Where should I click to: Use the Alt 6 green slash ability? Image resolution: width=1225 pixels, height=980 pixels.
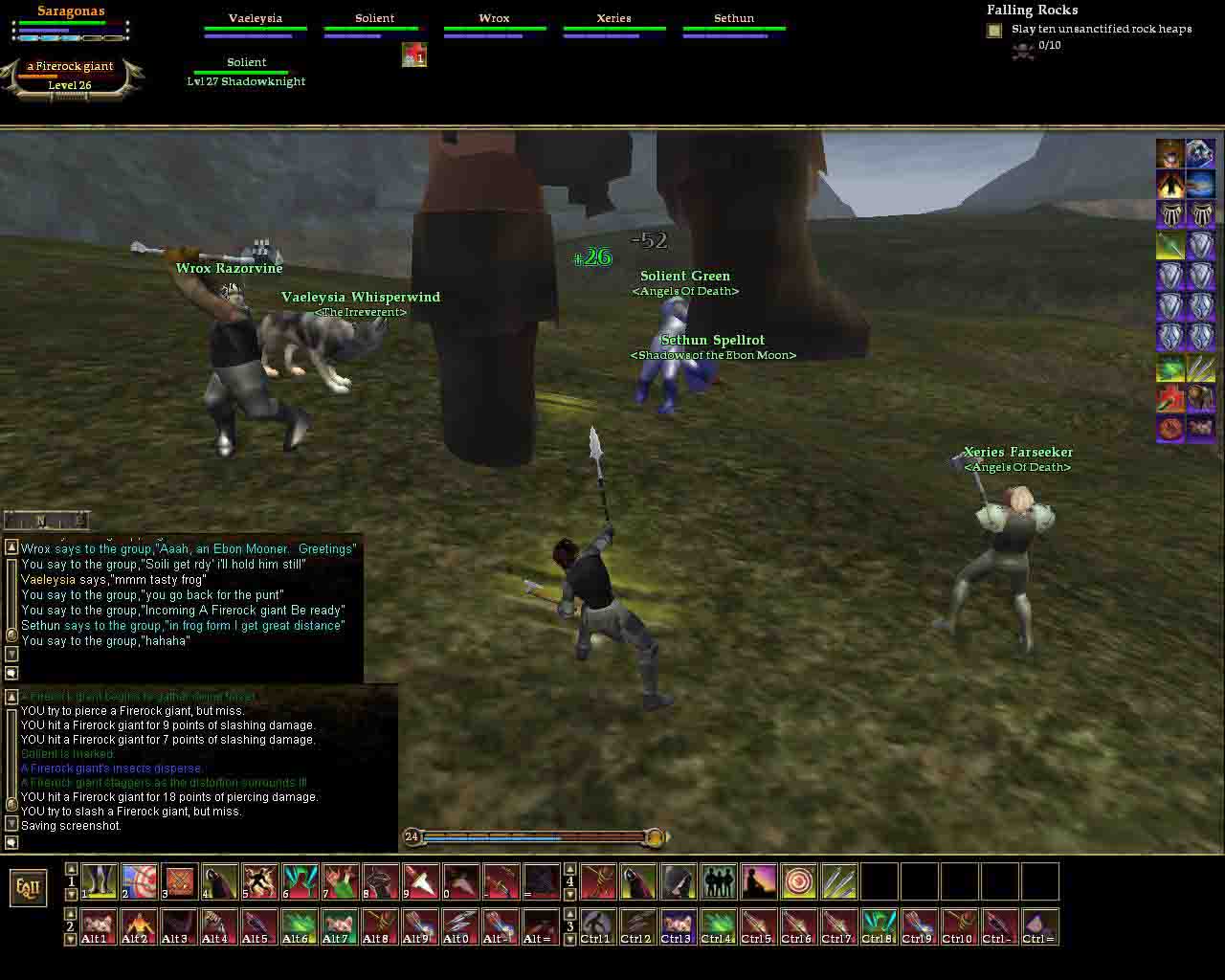300,926
